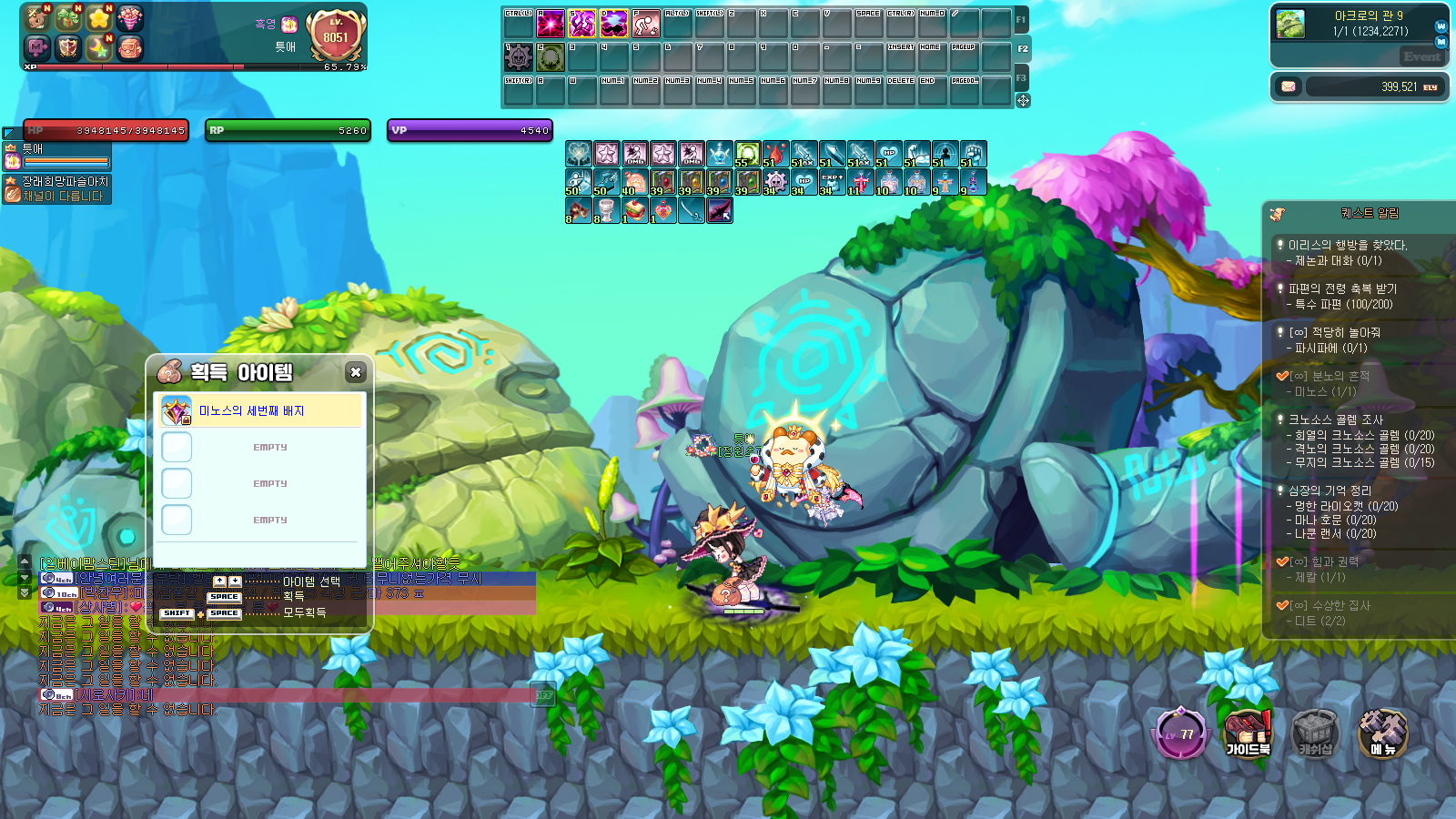Click the purple round 77 icon
Viewport: 1456px width, 819px height.
(x=1181, y=733)
